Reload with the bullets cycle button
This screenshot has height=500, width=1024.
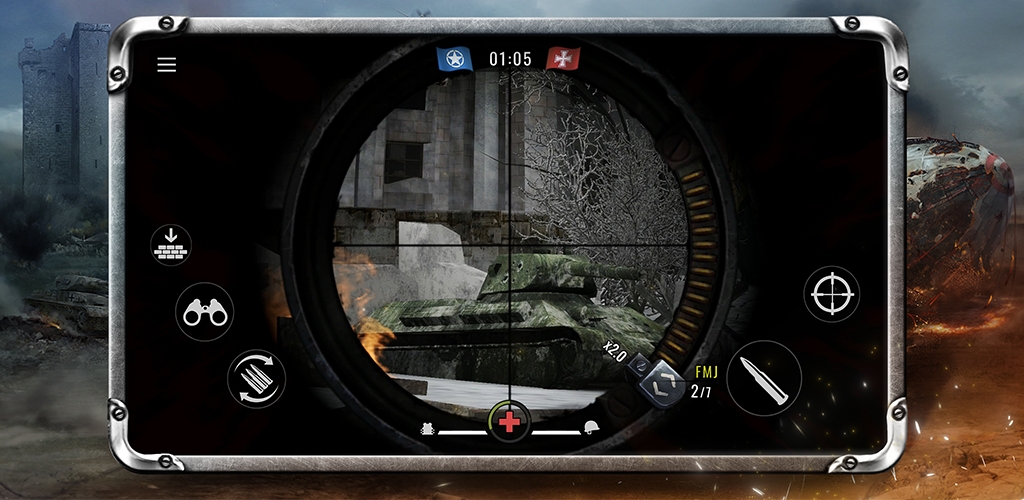point(256,378)
